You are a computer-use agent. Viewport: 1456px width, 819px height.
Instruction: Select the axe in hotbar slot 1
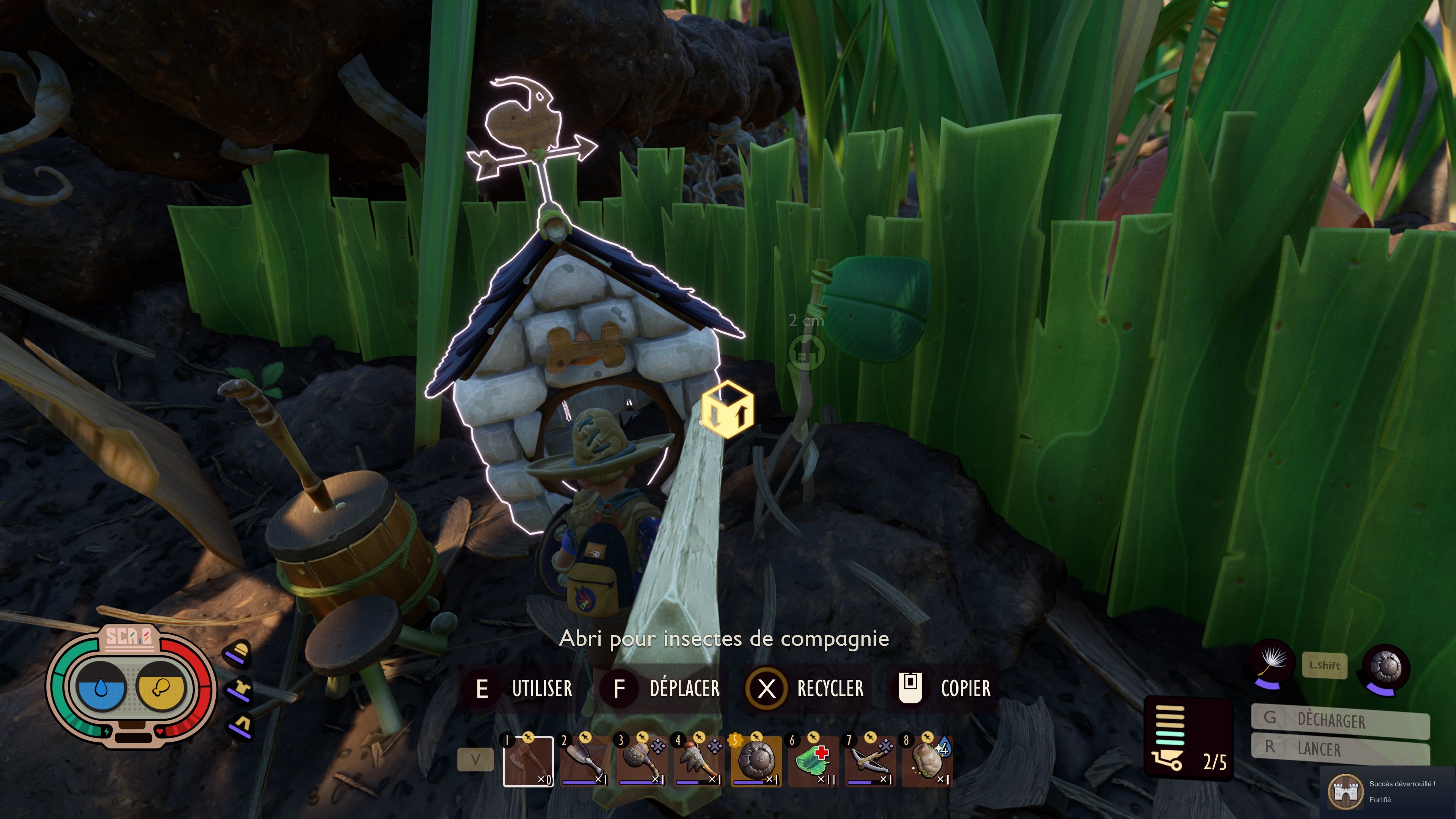point(528,761)
